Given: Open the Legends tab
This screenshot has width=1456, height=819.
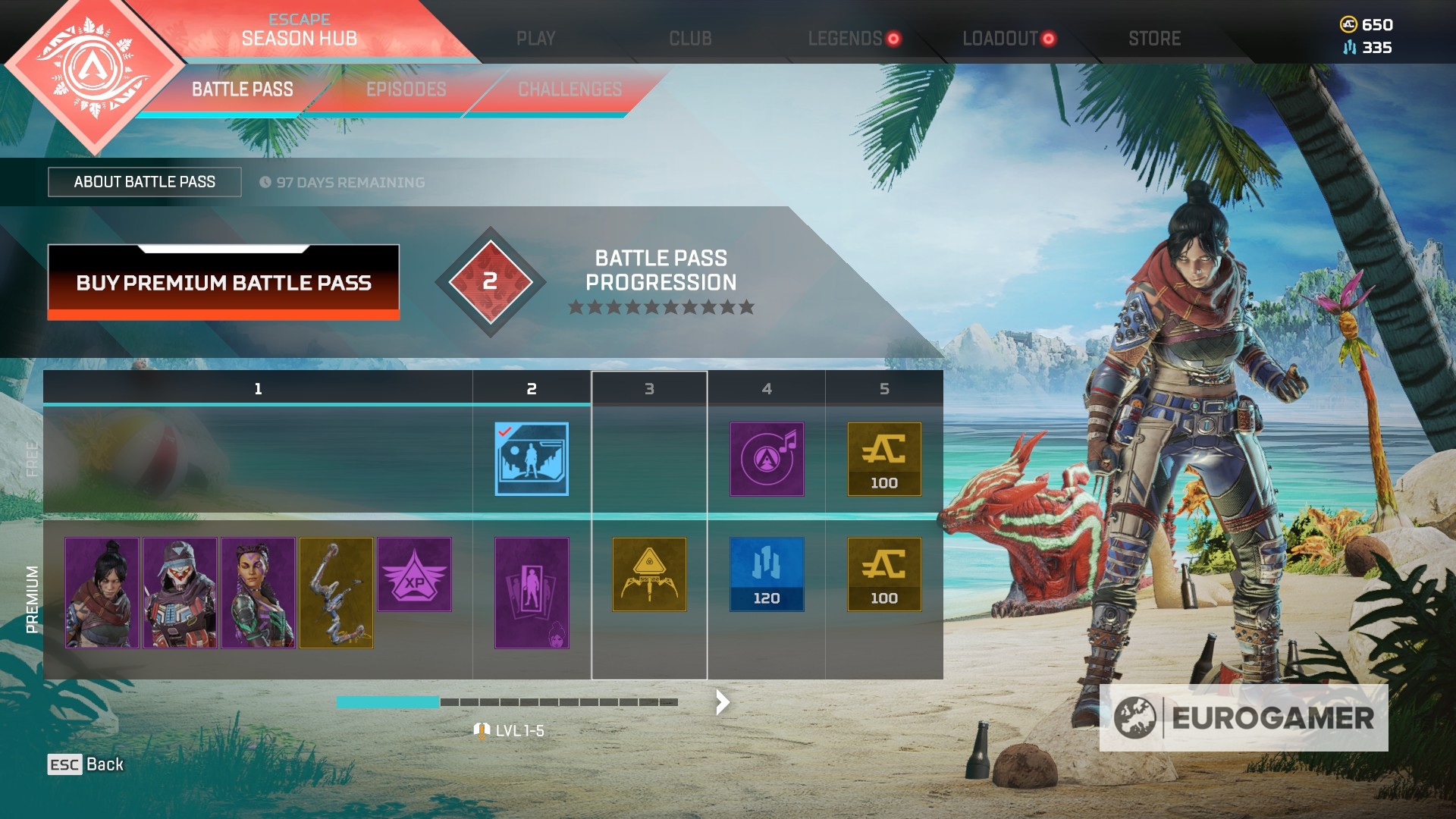Looking at the screenshot, I should 845,39.
